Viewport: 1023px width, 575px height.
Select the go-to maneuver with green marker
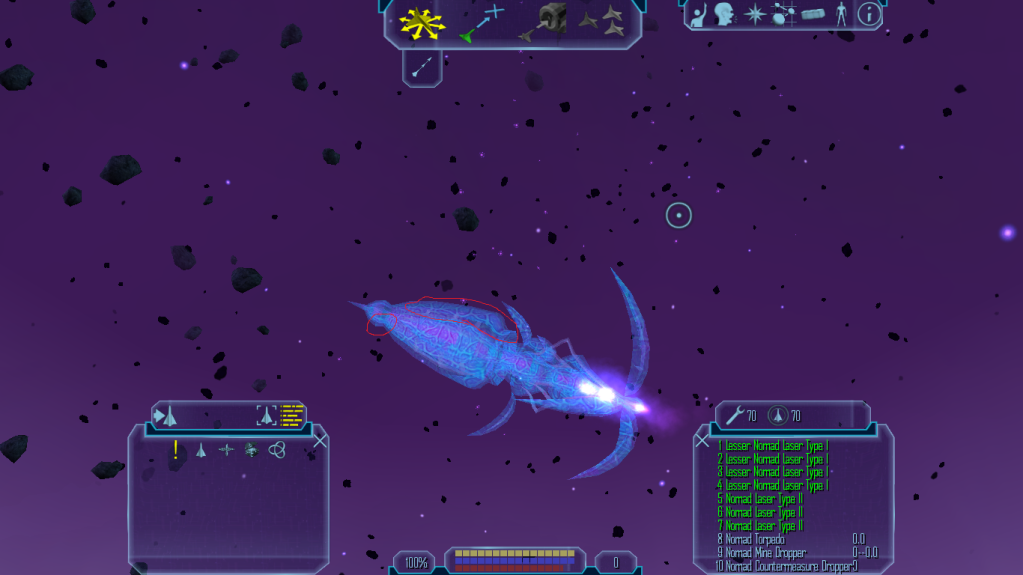click(x=480, y=23)
